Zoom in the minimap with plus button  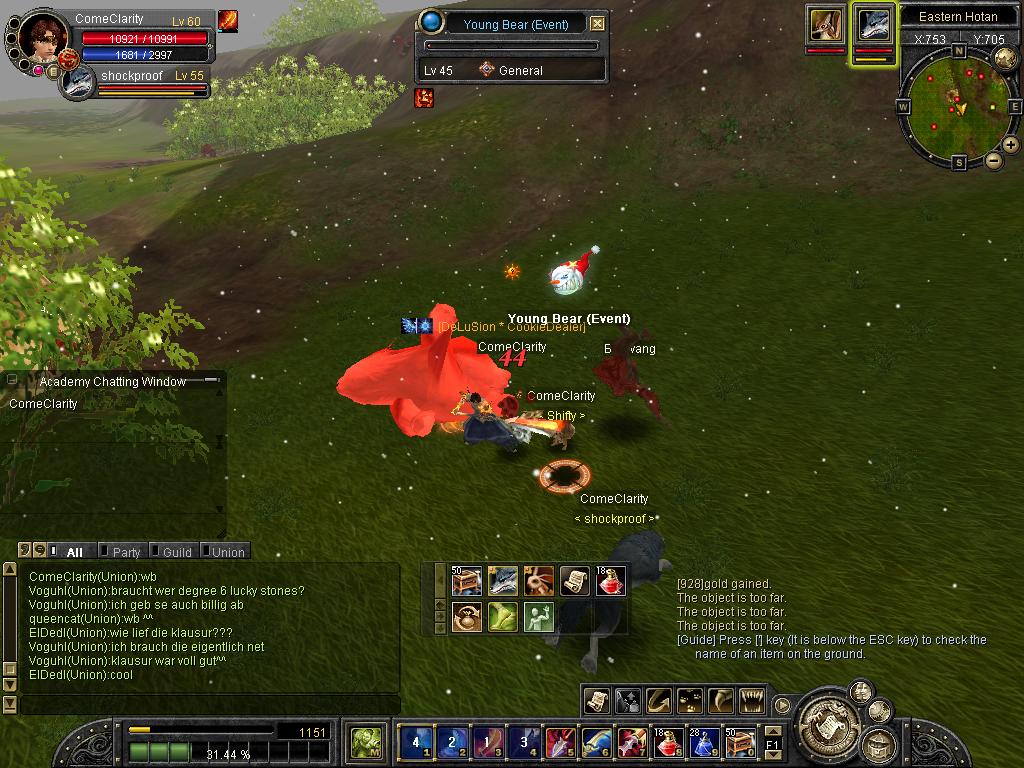[x=1011, y=145]
